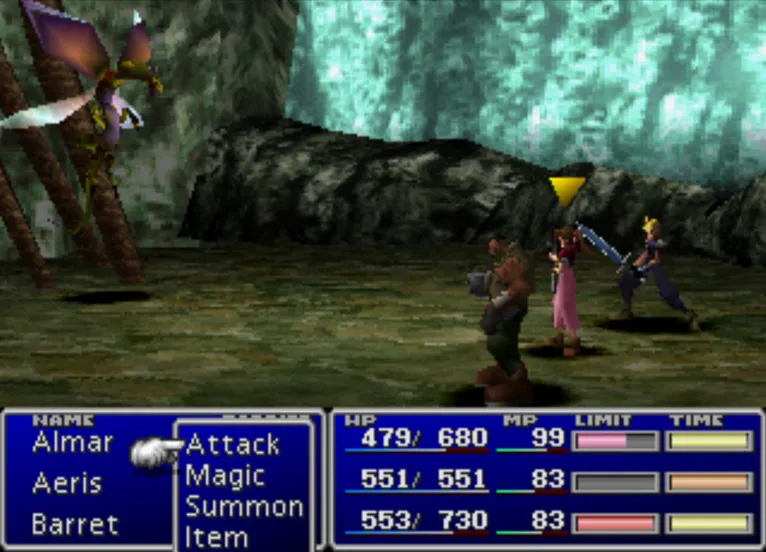This screenshot has height=552, width=766.
Task: Open the Summon command
Action: (244, 506)
